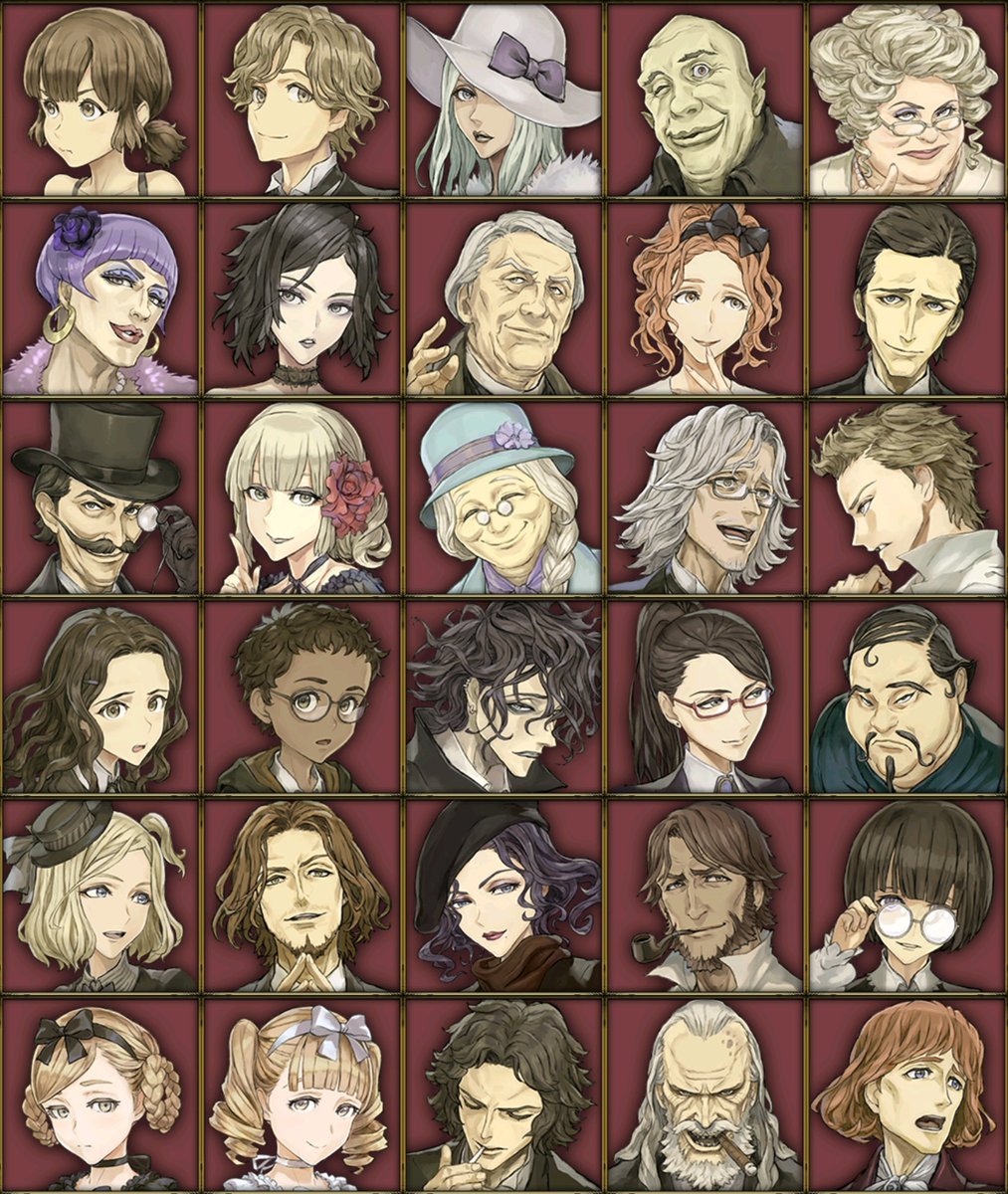Pick the dark-skinned boy with round glasses

click(302, 696)
